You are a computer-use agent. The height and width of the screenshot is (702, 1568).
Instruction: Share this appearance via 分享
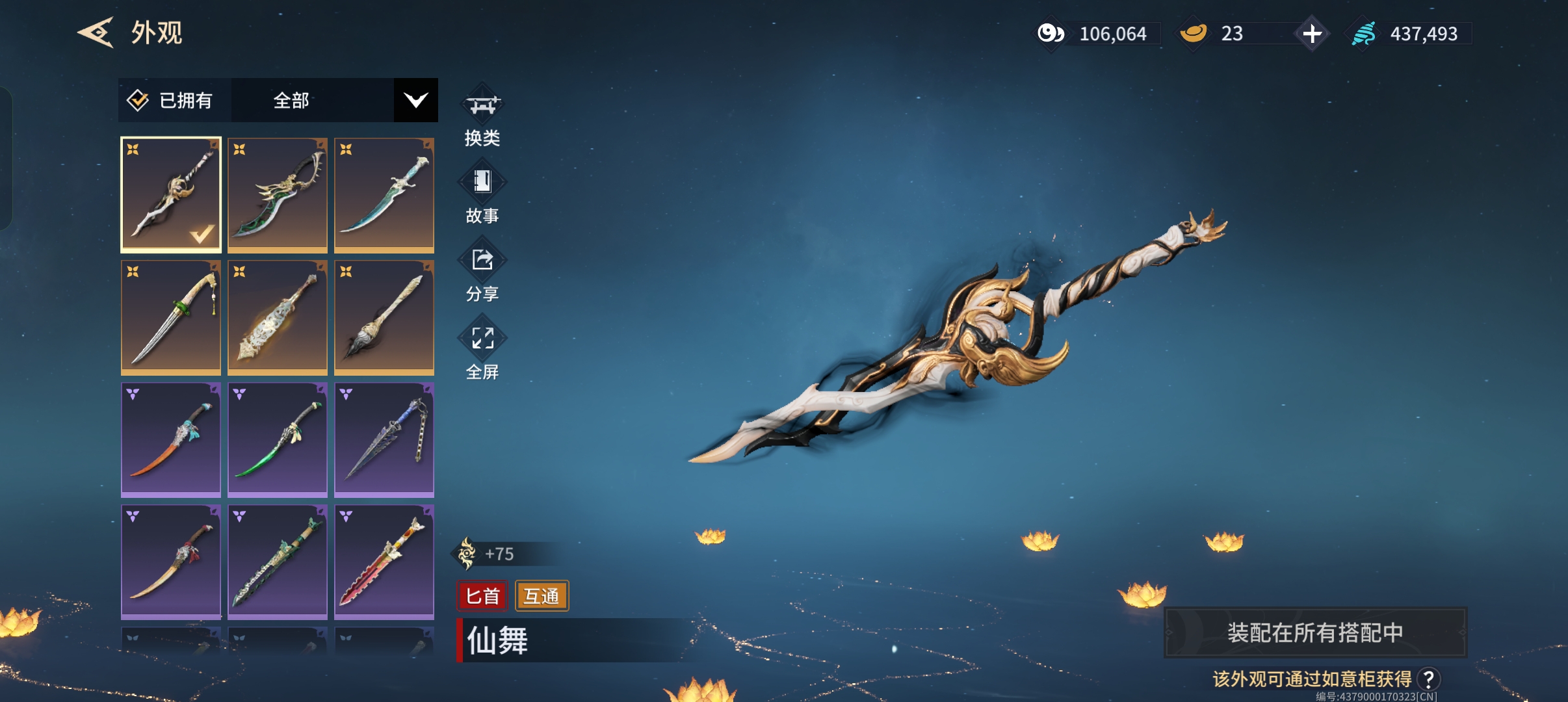tap(482, 273)
